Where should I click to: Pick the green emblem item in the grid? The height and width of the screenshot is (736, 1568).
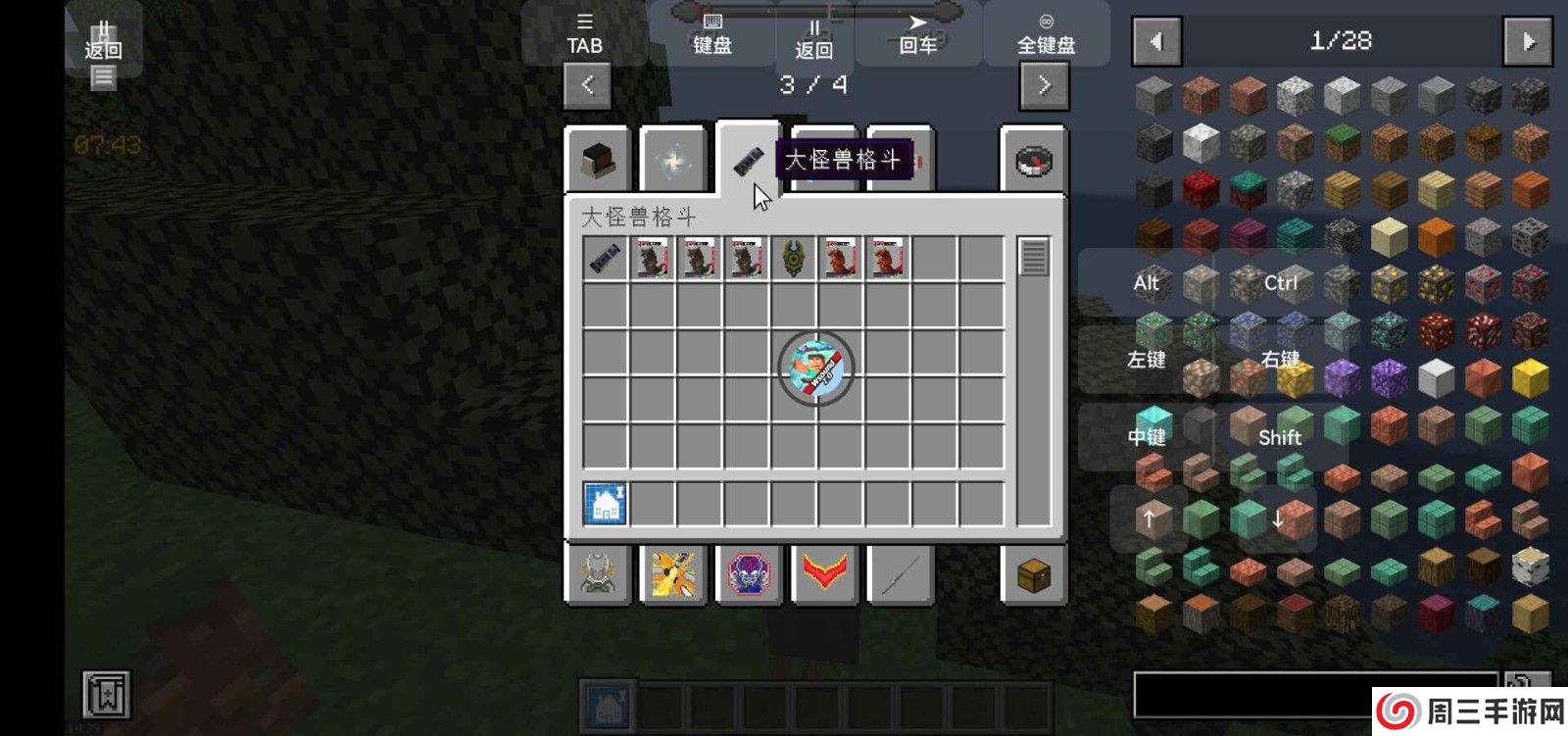(793, 259)
